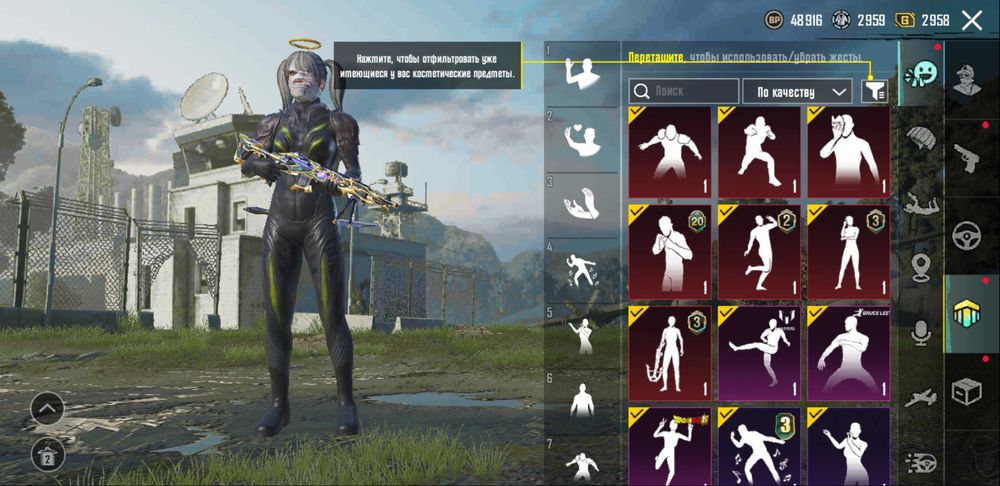Select the waving emote in slot 1
This screenshot has width=1000, height=486.
point(581,72)
